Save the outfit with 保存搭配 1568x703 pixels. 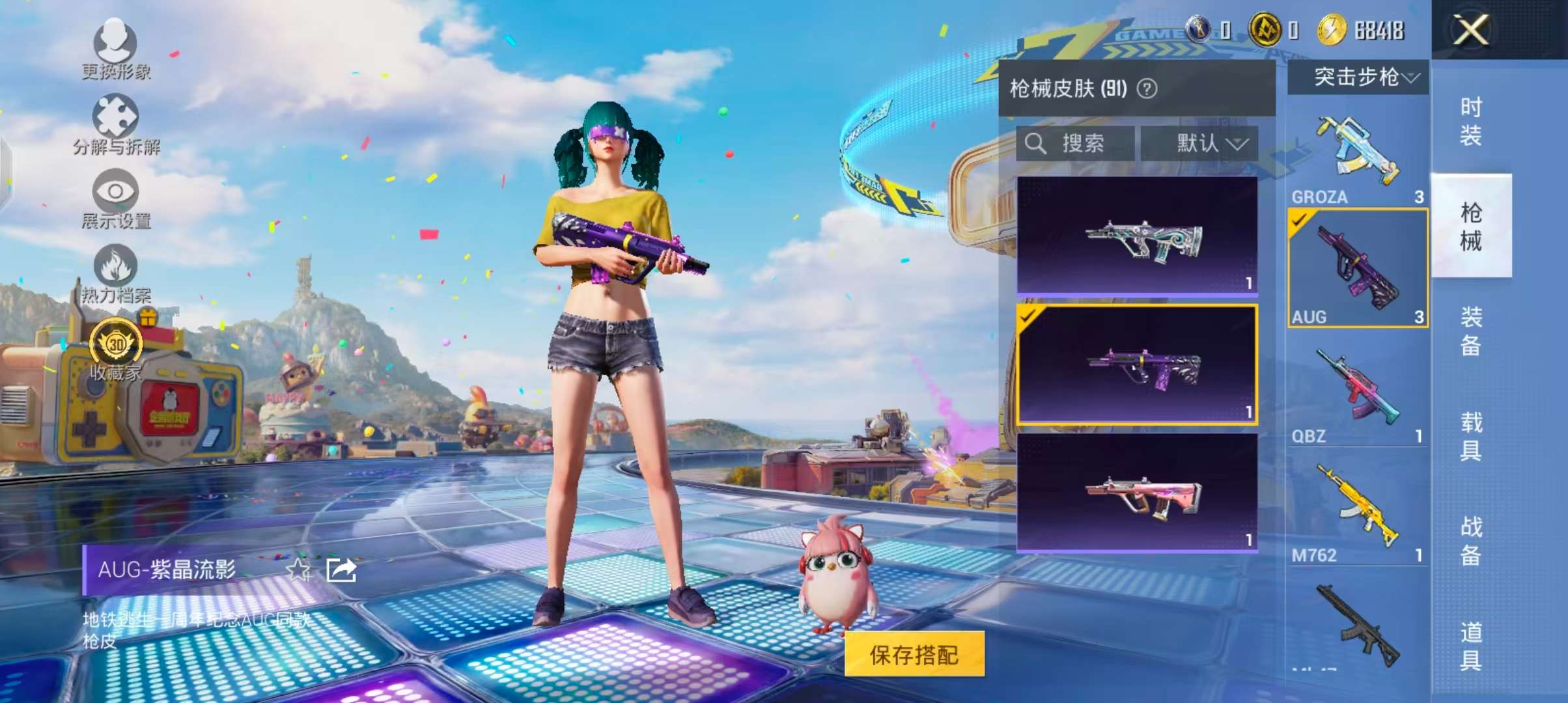(914, 654)
